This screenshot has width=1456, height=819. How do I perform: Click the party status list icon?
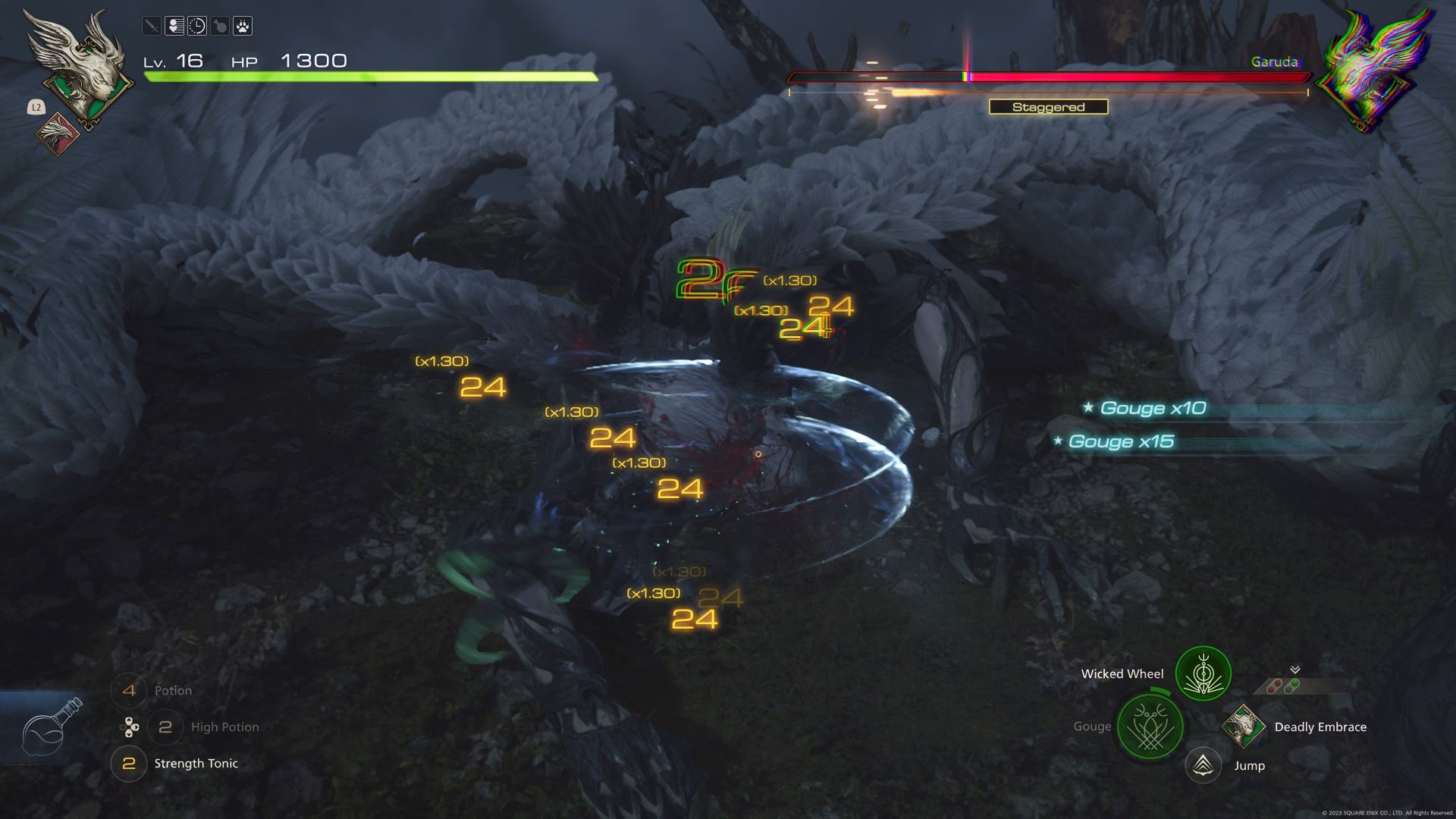point(173,25)
